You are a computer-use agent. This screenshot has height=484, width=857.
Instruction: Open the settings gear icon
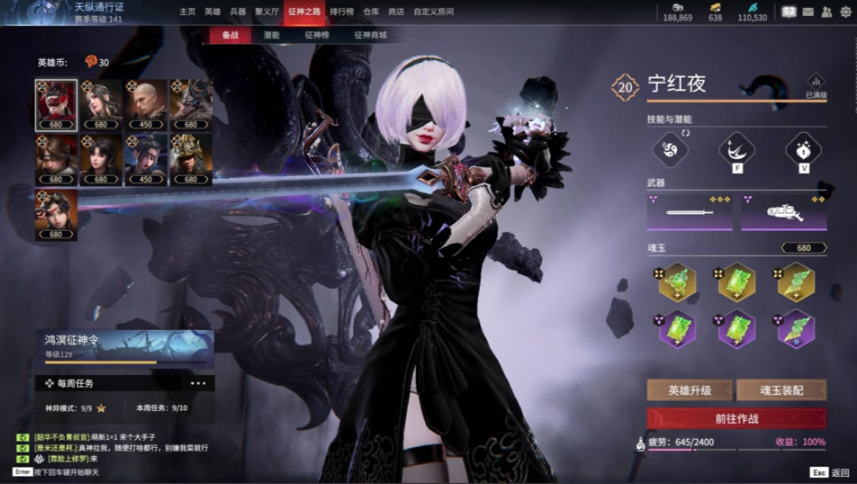pos(846,12)
